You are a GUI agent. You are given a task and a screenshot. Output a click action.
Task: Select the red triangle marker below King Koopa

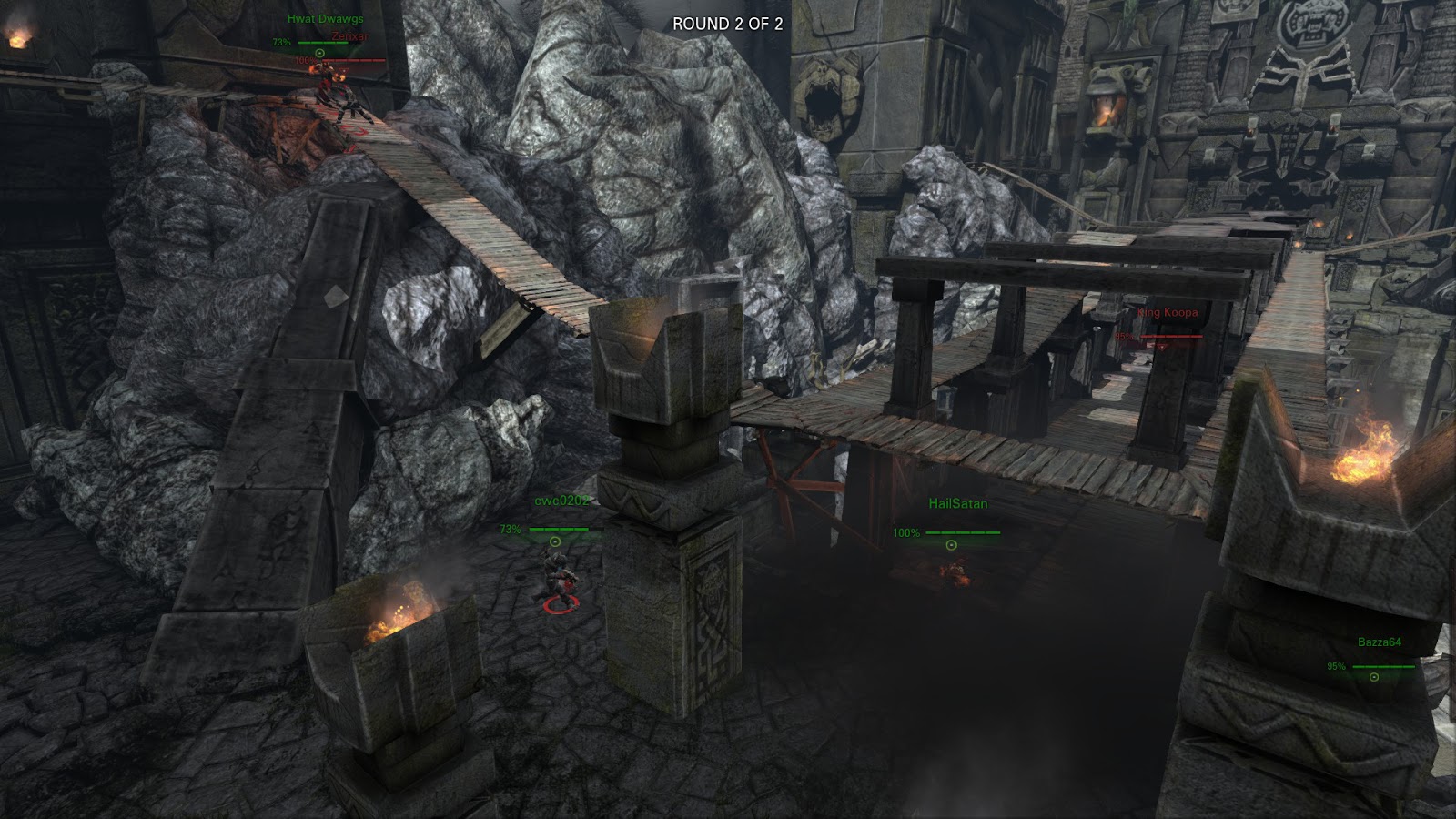pyautogui.click(x=1161, y=348)
